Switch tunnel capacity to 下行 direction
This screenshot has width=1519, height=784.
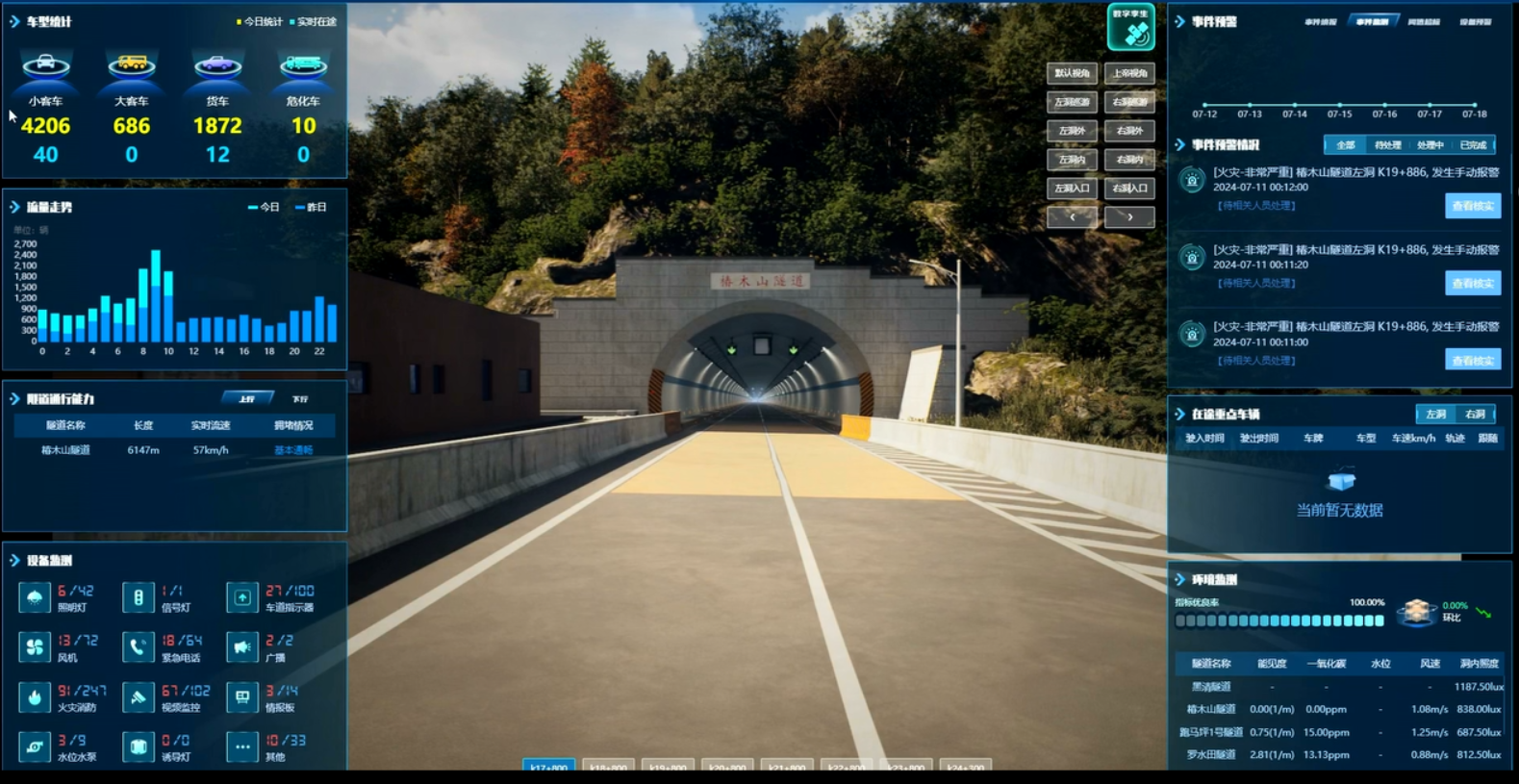click(x=300, y=399)
